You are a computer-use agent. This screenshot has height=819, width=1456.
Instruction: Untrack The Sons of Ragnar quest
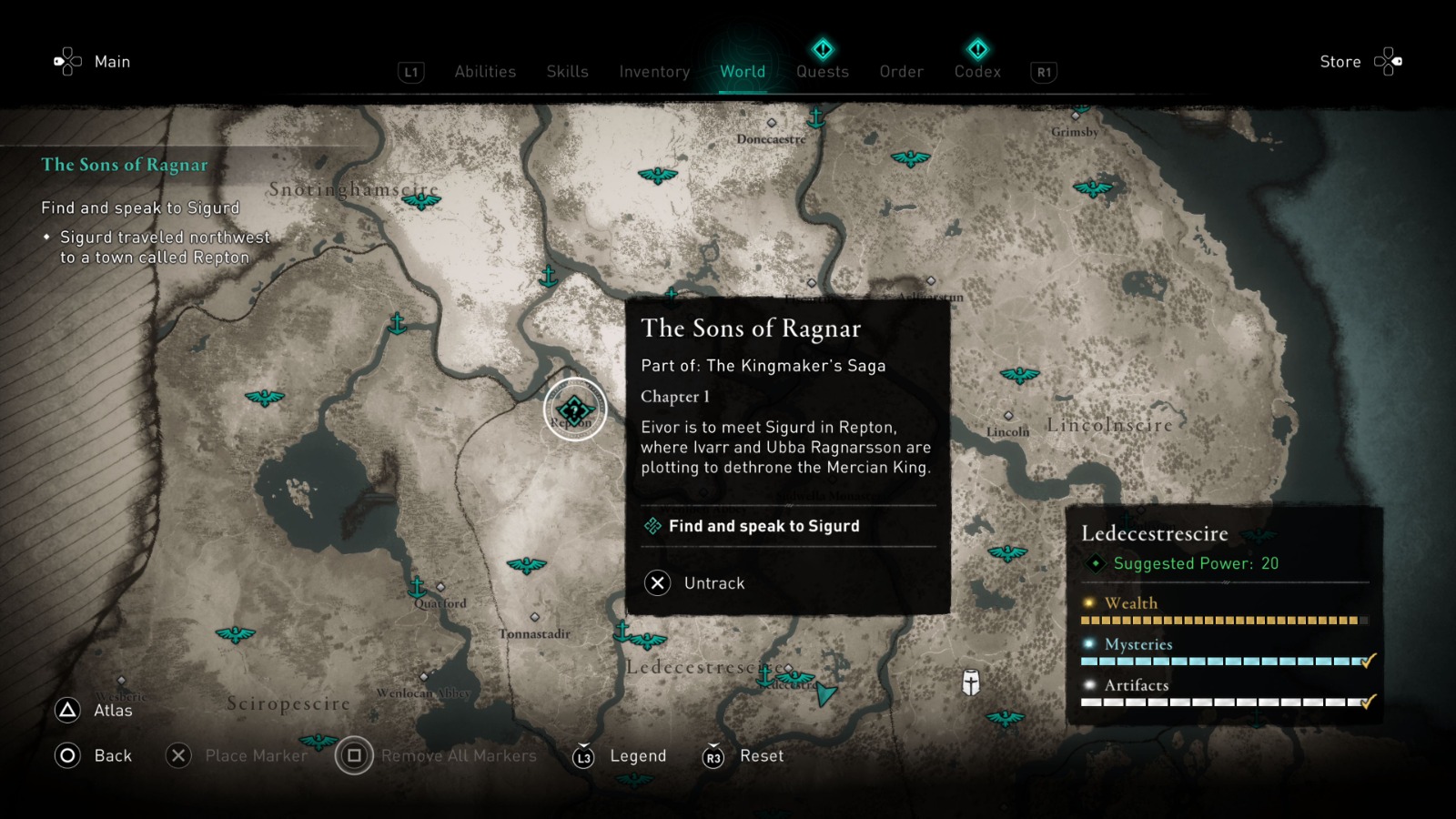[714, 583]
